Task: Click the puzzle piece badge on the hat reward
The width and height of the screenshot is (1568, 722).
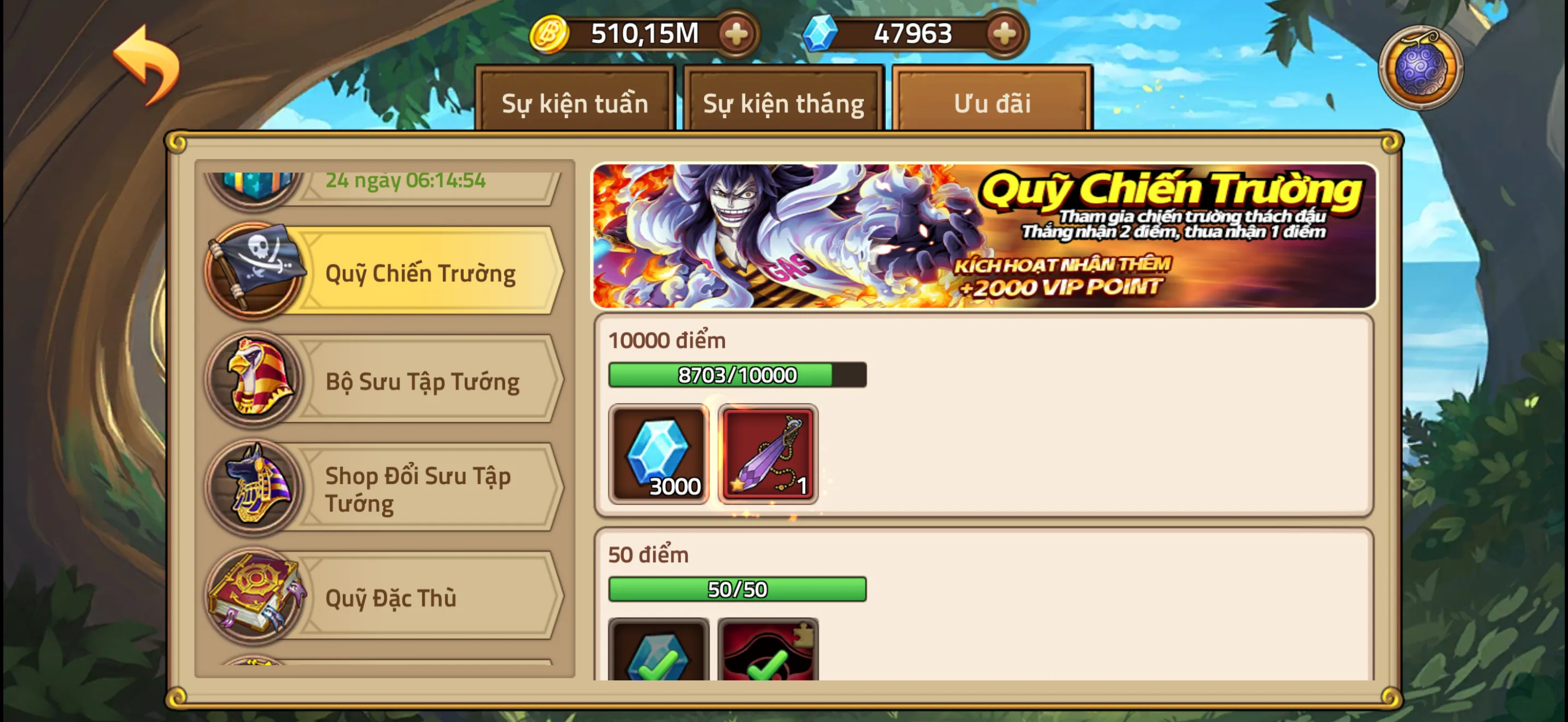Action: [805, 635]
